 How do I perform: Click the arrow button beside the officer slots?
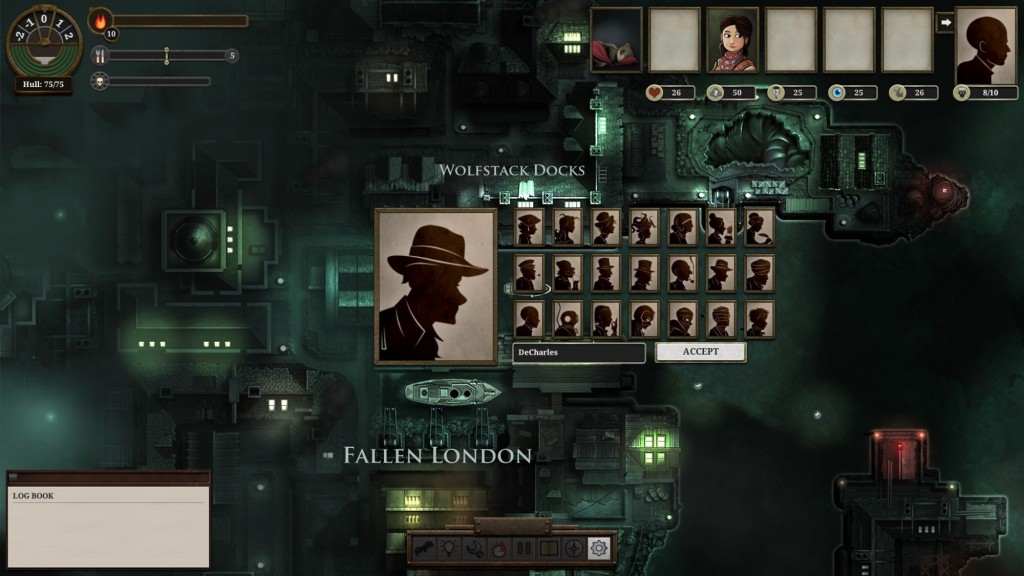[944, 22]
